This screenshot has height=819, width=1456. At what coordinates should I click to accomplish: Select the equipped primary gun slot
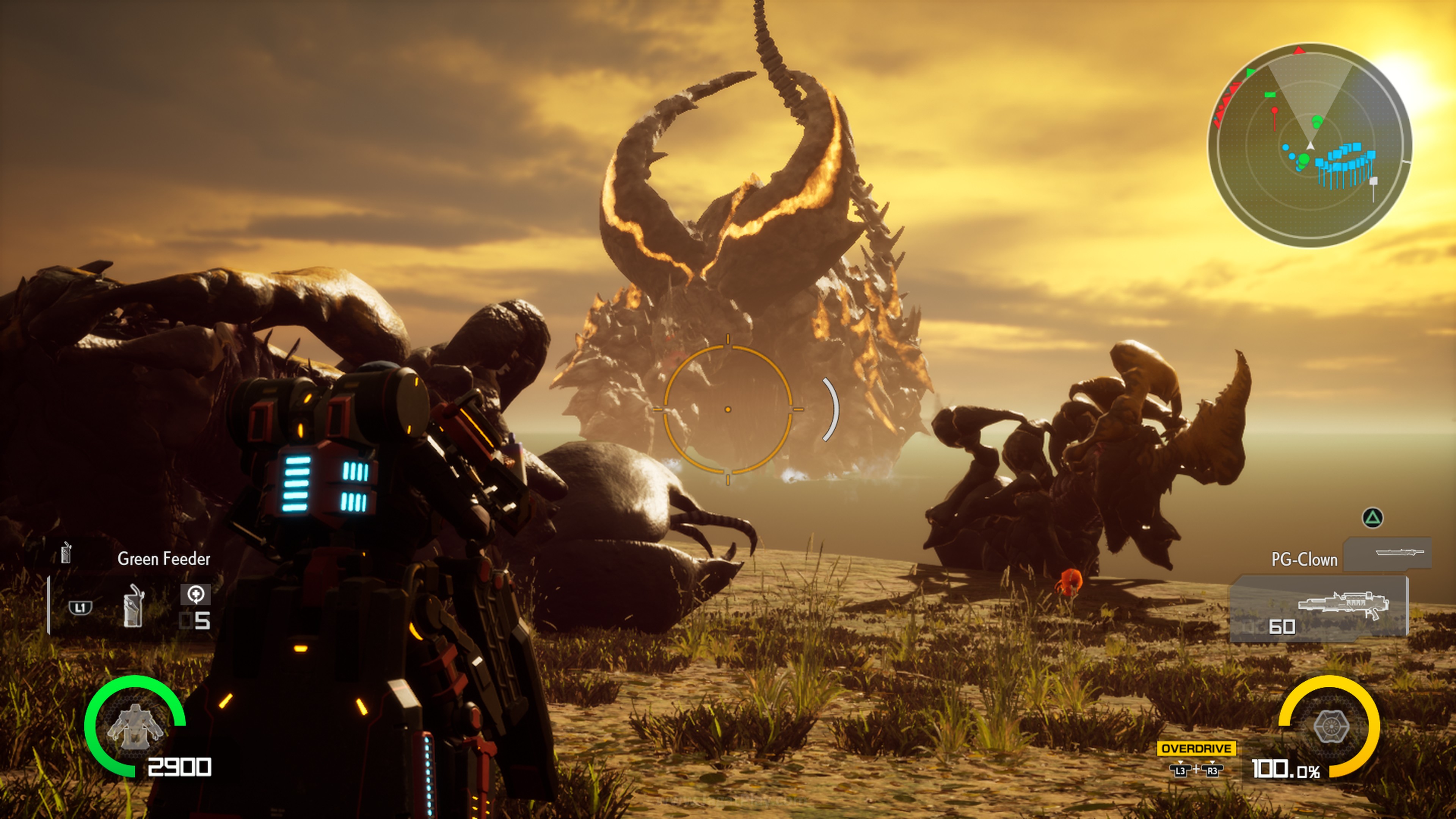[x=1319, y=609]
